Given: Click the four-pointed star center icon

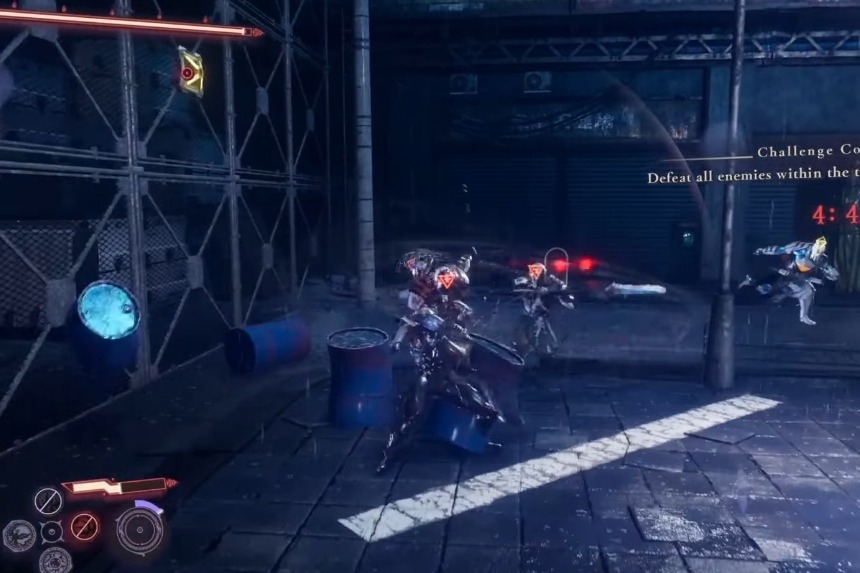Looking at the screenshot, I should [51, 532].
